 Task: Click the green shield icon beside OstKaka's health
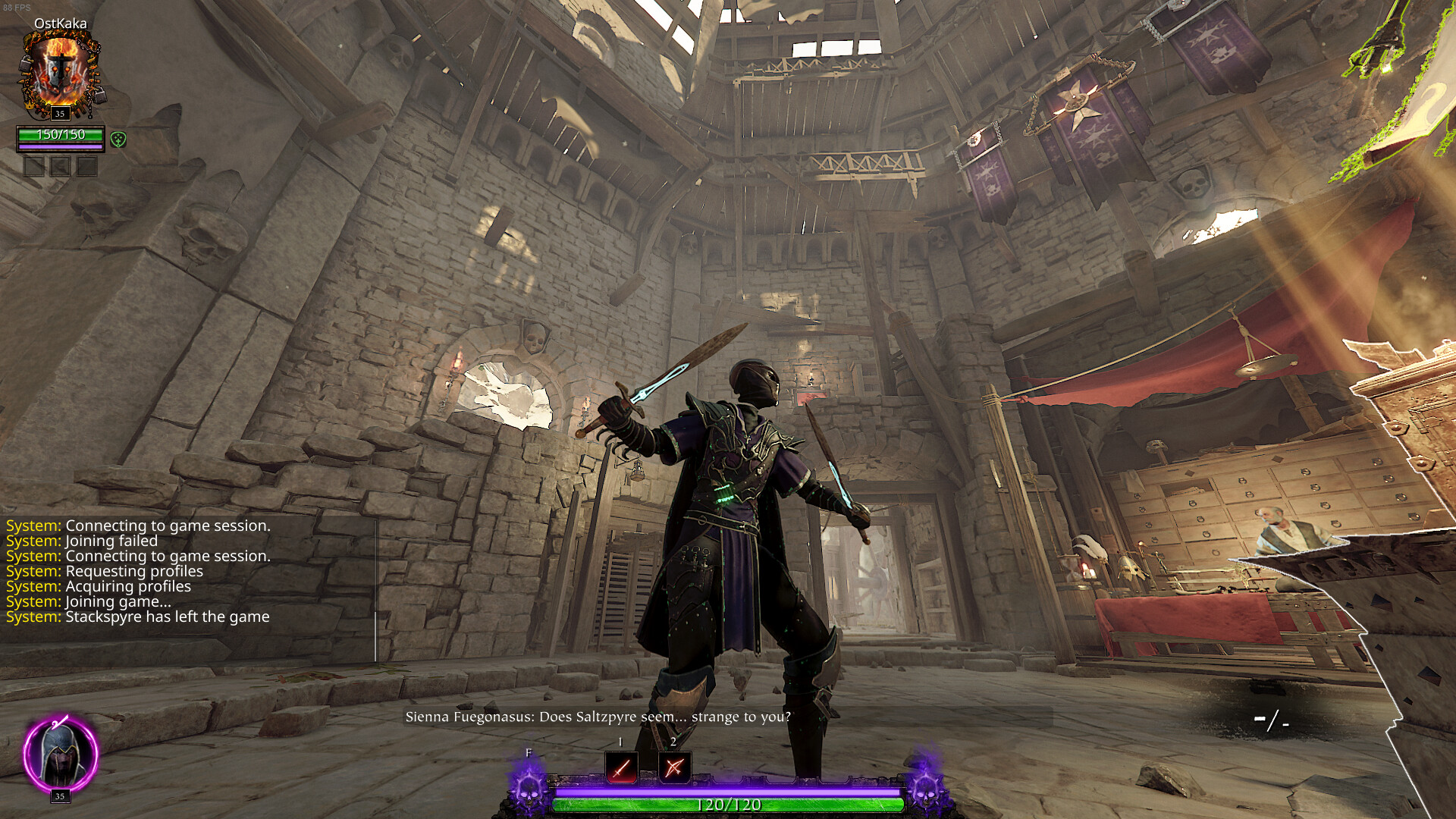(118, 140)
